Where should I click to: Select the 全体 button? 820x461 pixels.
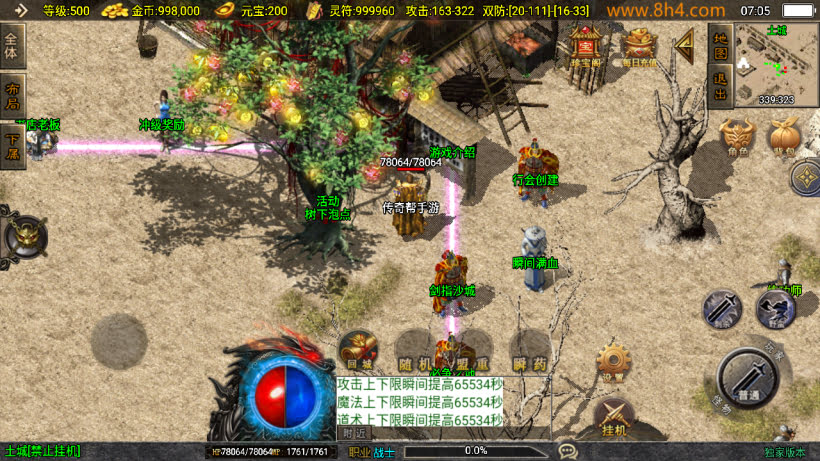[x=12, y=46]
